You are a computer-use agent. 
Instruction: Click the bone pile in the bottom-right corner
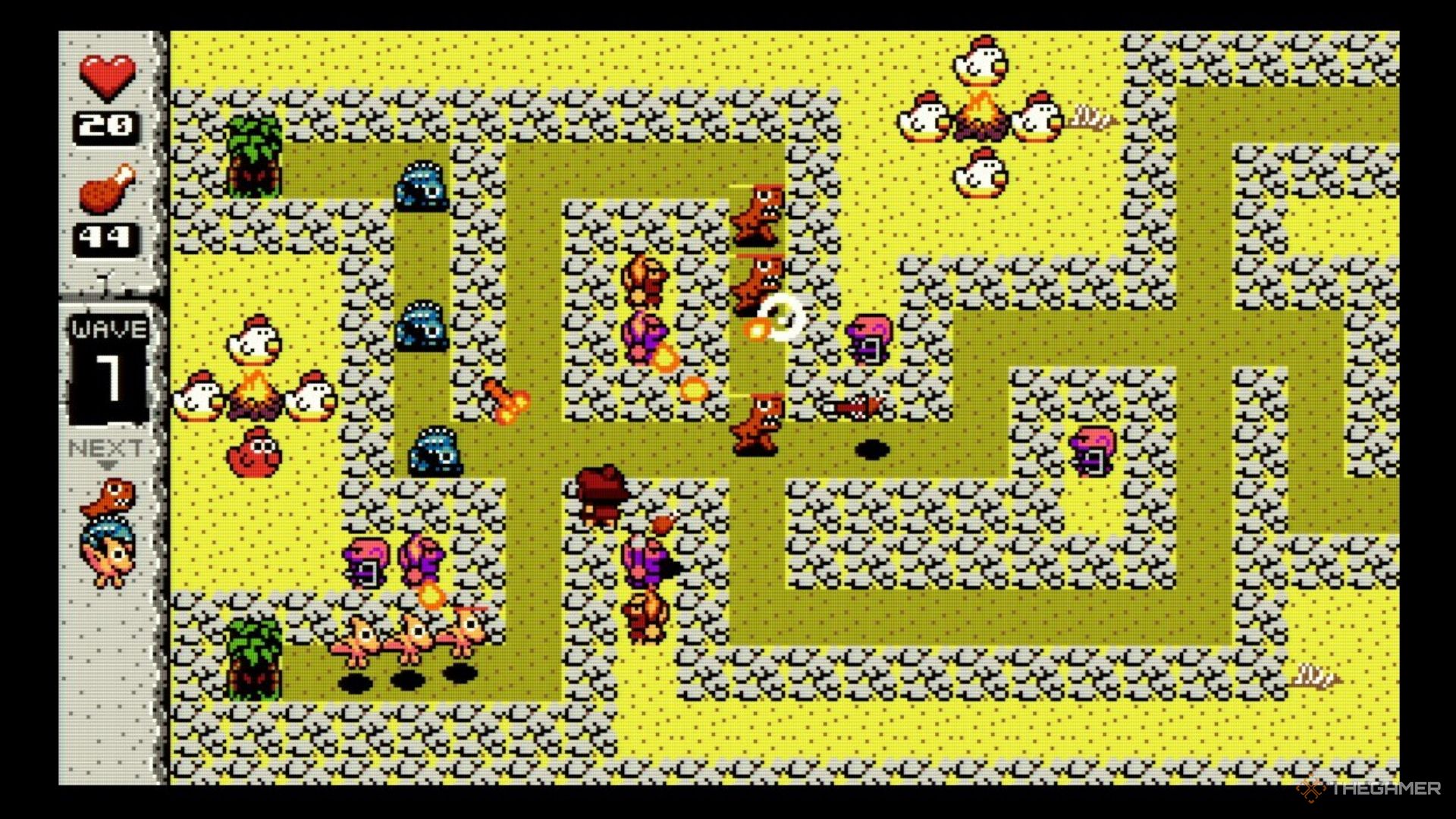point(1318,673)
